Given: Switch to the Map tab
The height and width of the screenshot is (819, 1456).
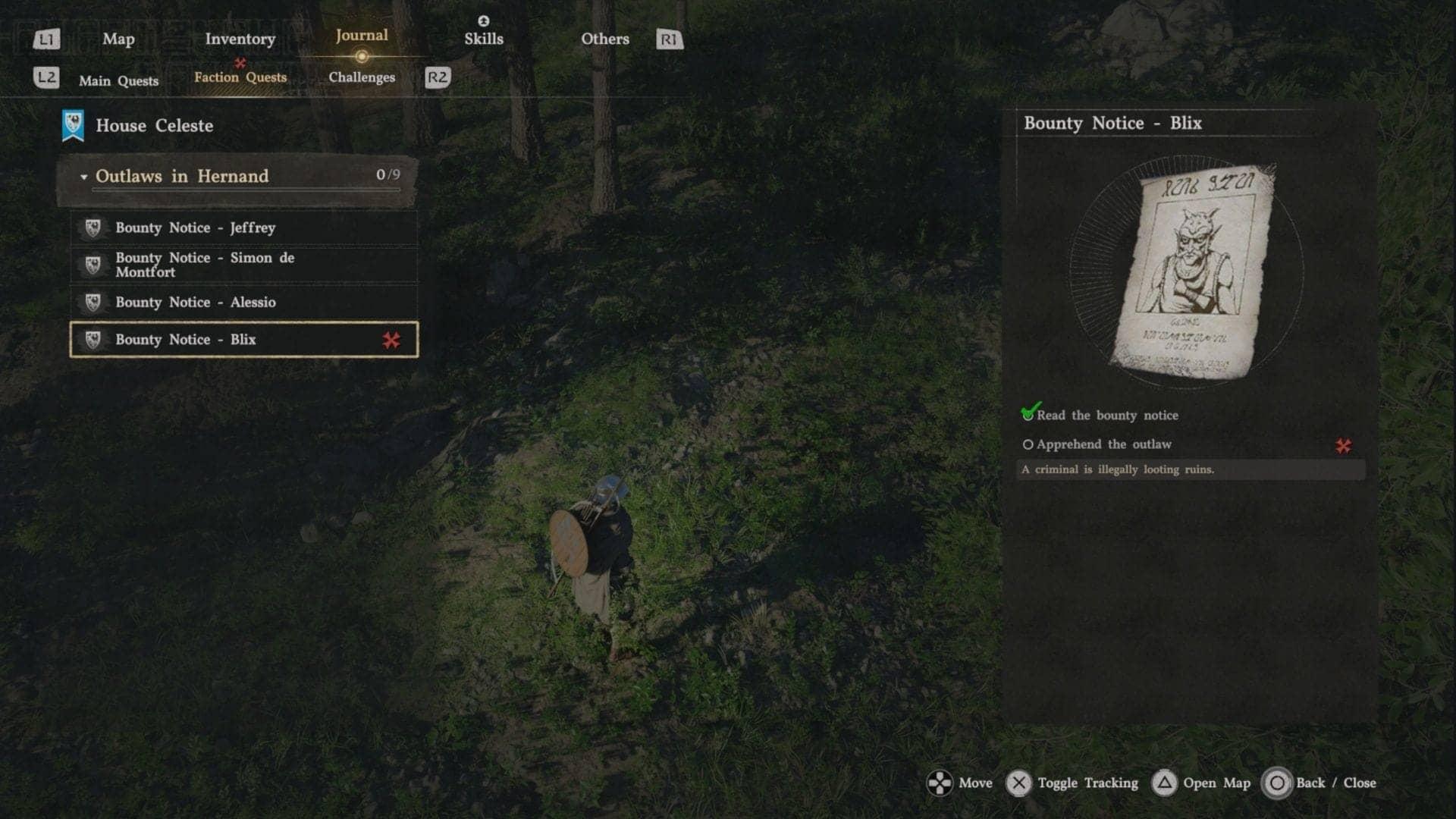Looking at the screenshot, I should click(x=118, y=39).
